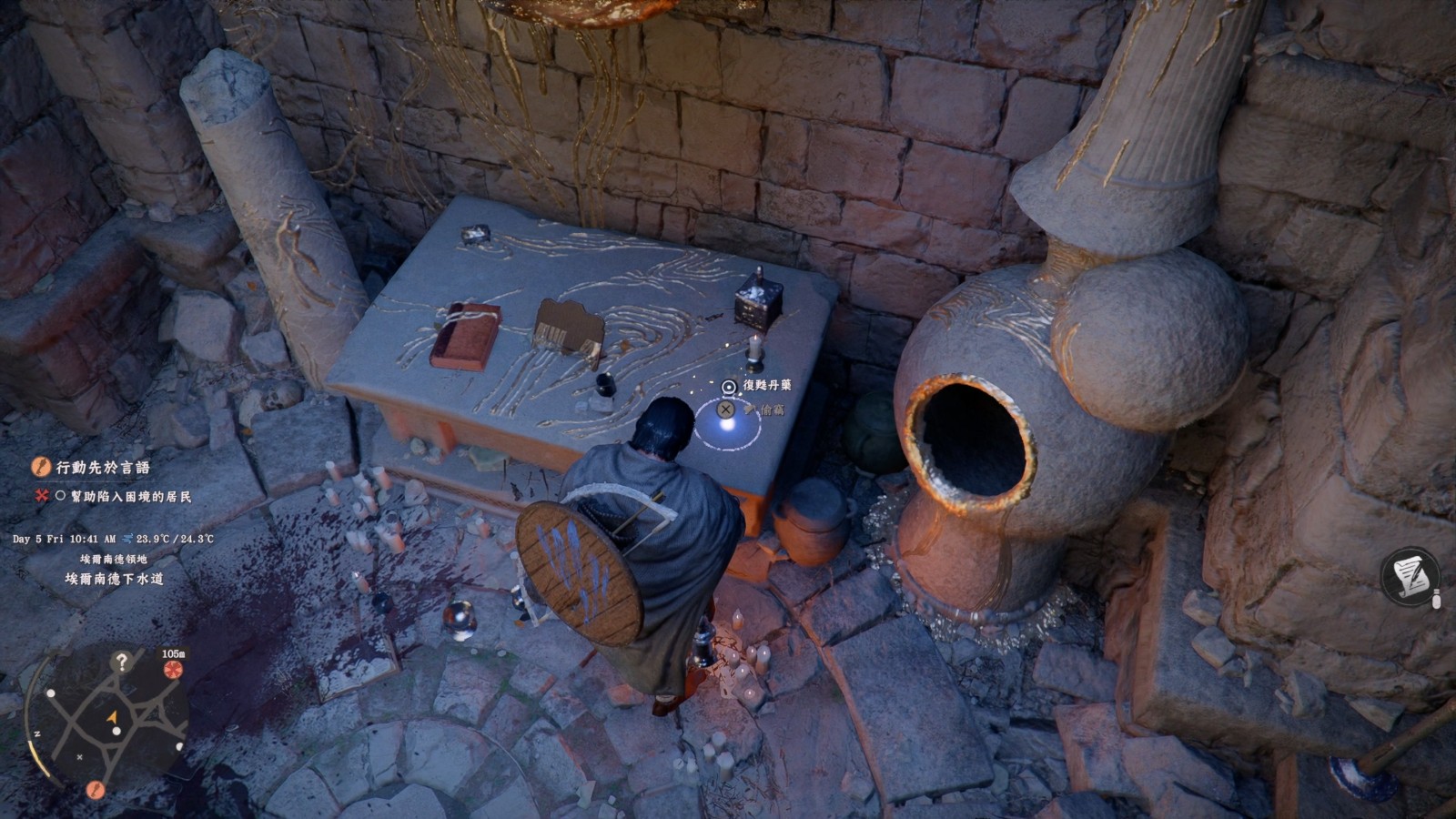1456x819 pixels.
Task: Click the question mark marker on the minimap
Action: 121,662
